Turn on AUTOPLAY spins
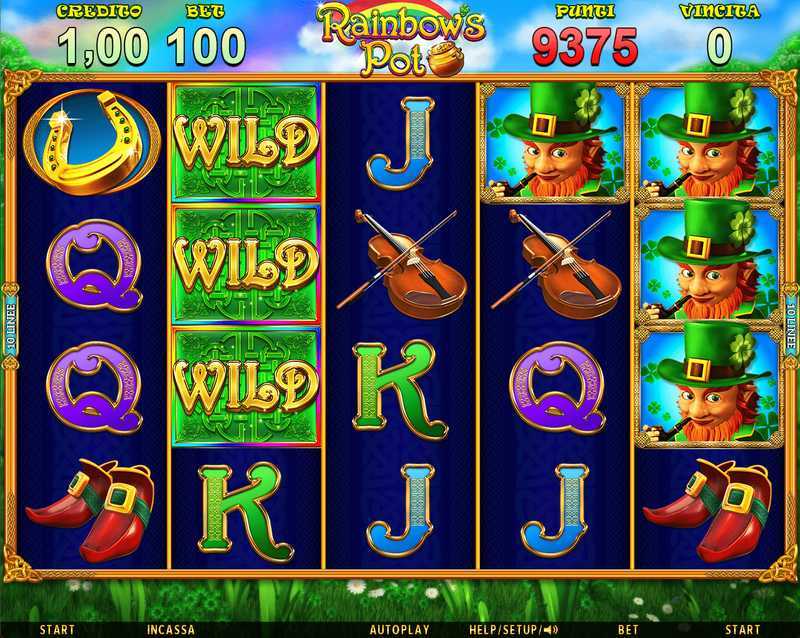 [399, 630]
